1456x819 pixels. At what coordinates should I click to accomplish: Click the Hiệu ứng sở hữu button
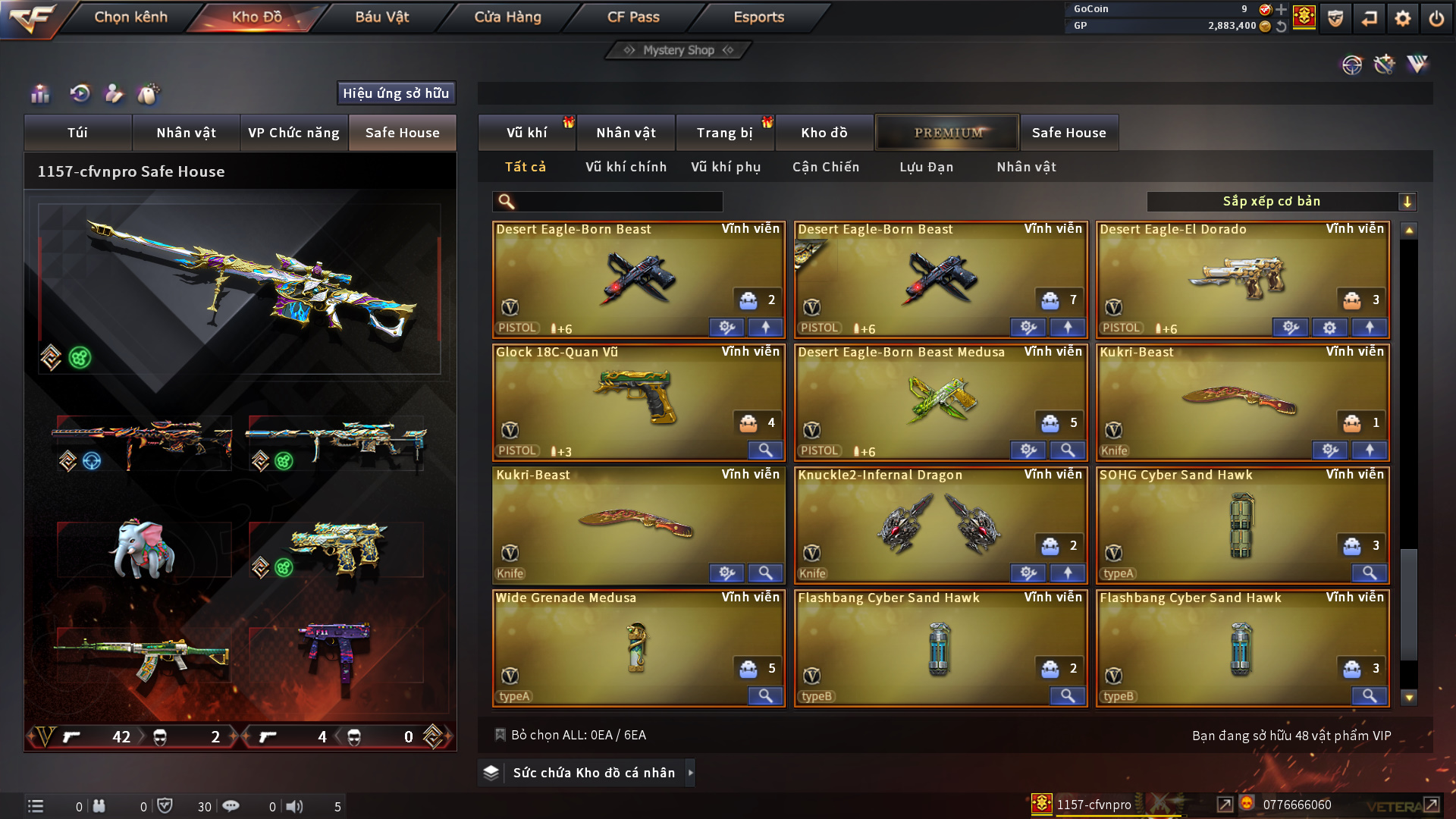pos(396,93)
